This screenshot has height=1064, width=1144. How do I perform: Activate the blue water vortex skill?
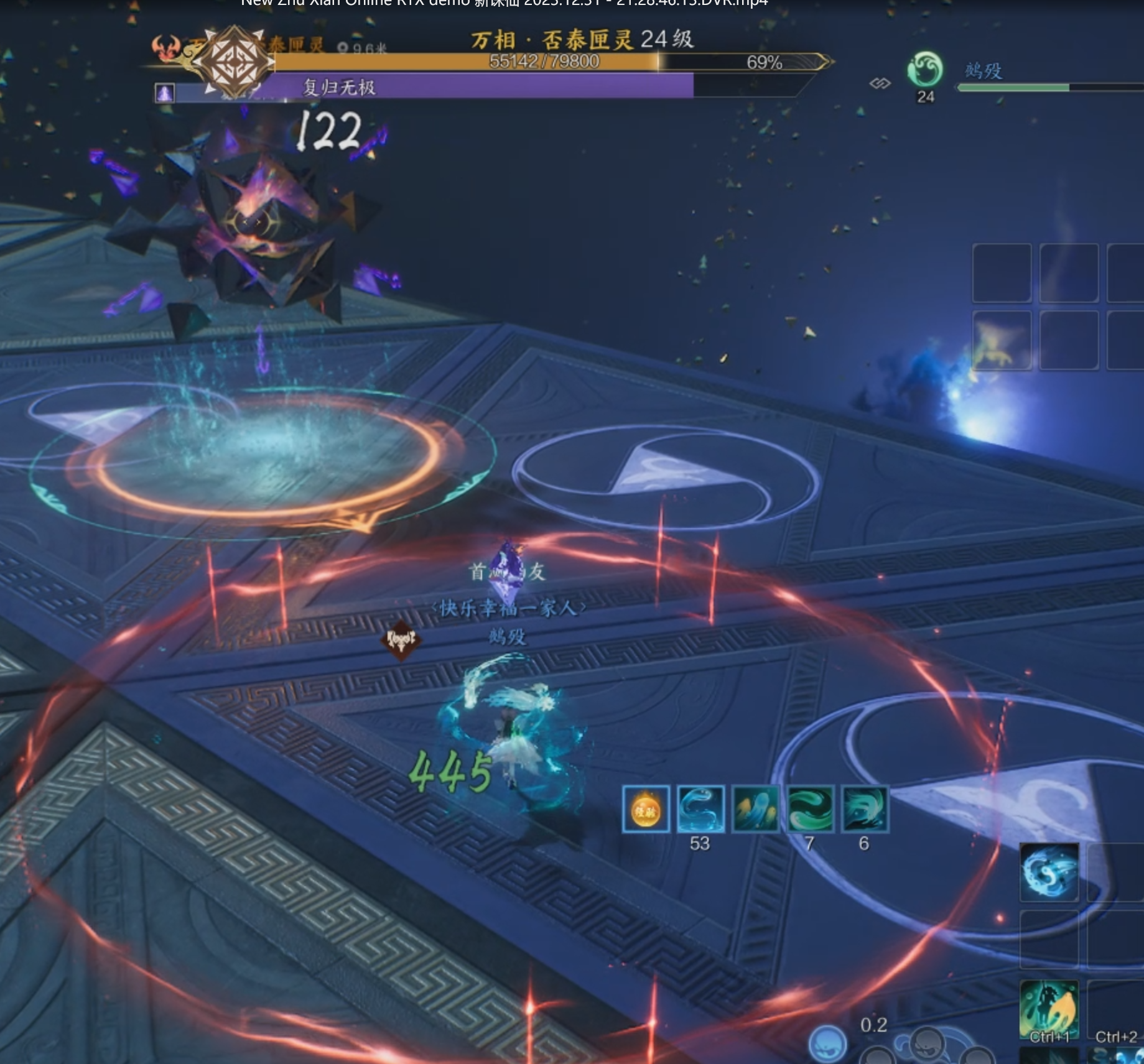pos(1049,871)
